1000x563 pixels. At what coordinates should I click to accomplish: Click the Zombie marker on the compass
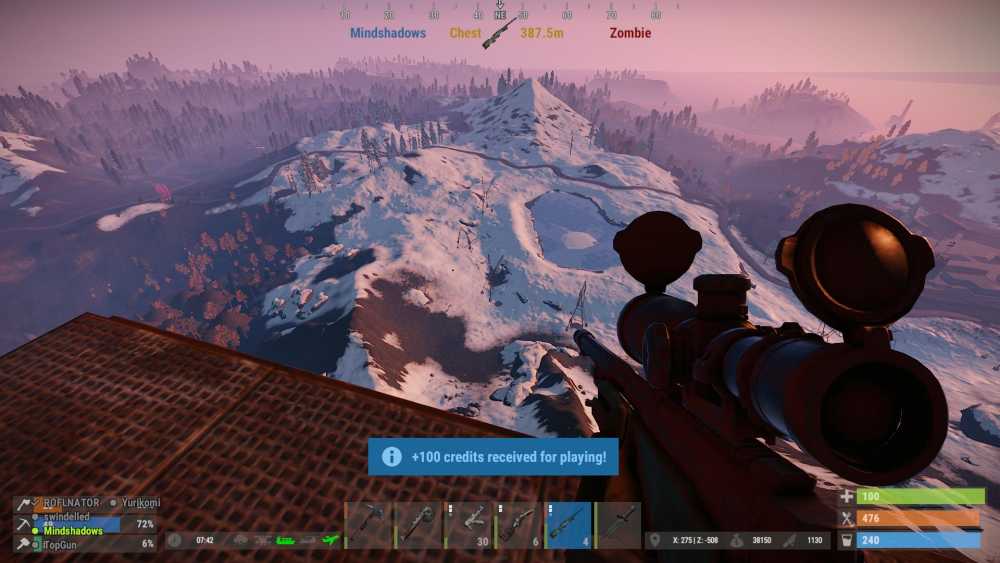[630, 33]
